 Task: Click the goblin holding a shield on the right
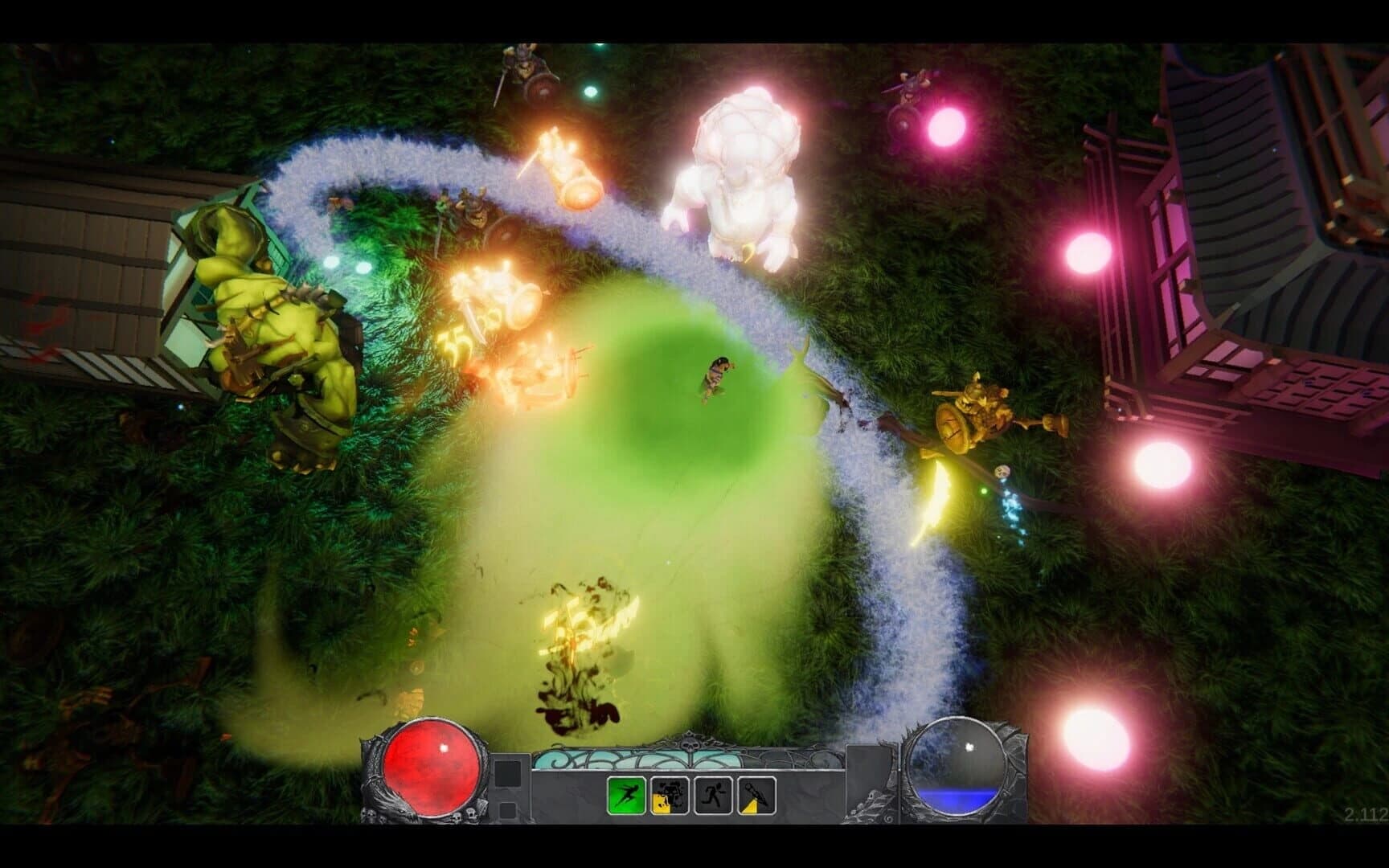click(977, 410)
